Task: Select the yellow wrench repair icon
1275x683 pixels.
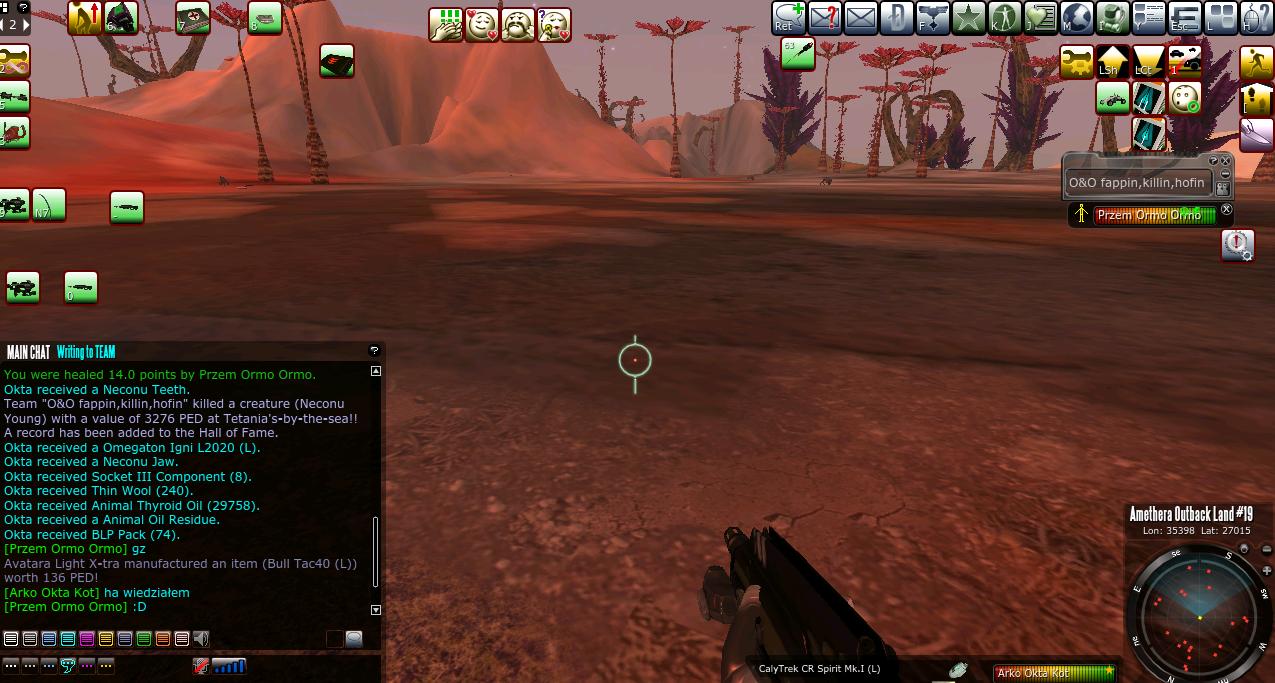Action: (x=1076, y=63)
